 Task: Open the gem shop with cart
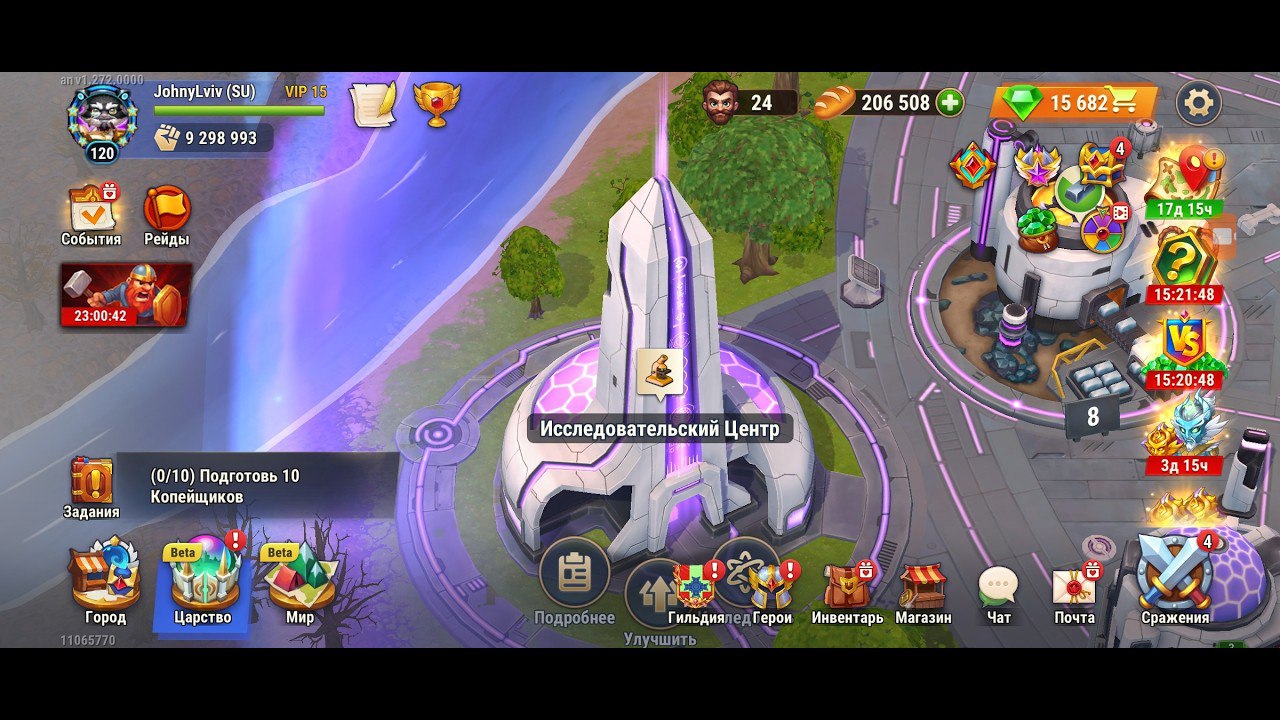pos(1075,102)
